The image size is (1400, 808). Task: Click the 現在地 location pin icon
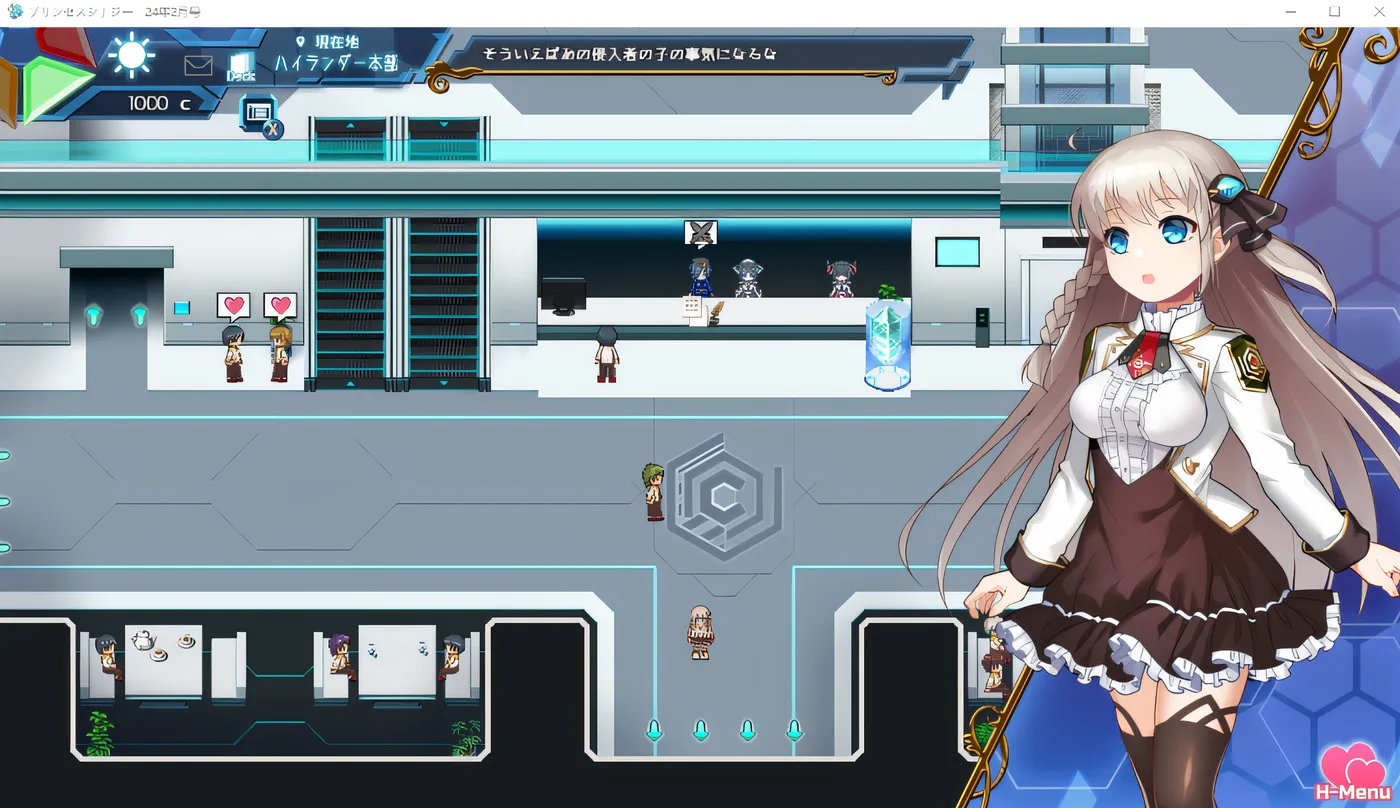(x=301, y=42)
